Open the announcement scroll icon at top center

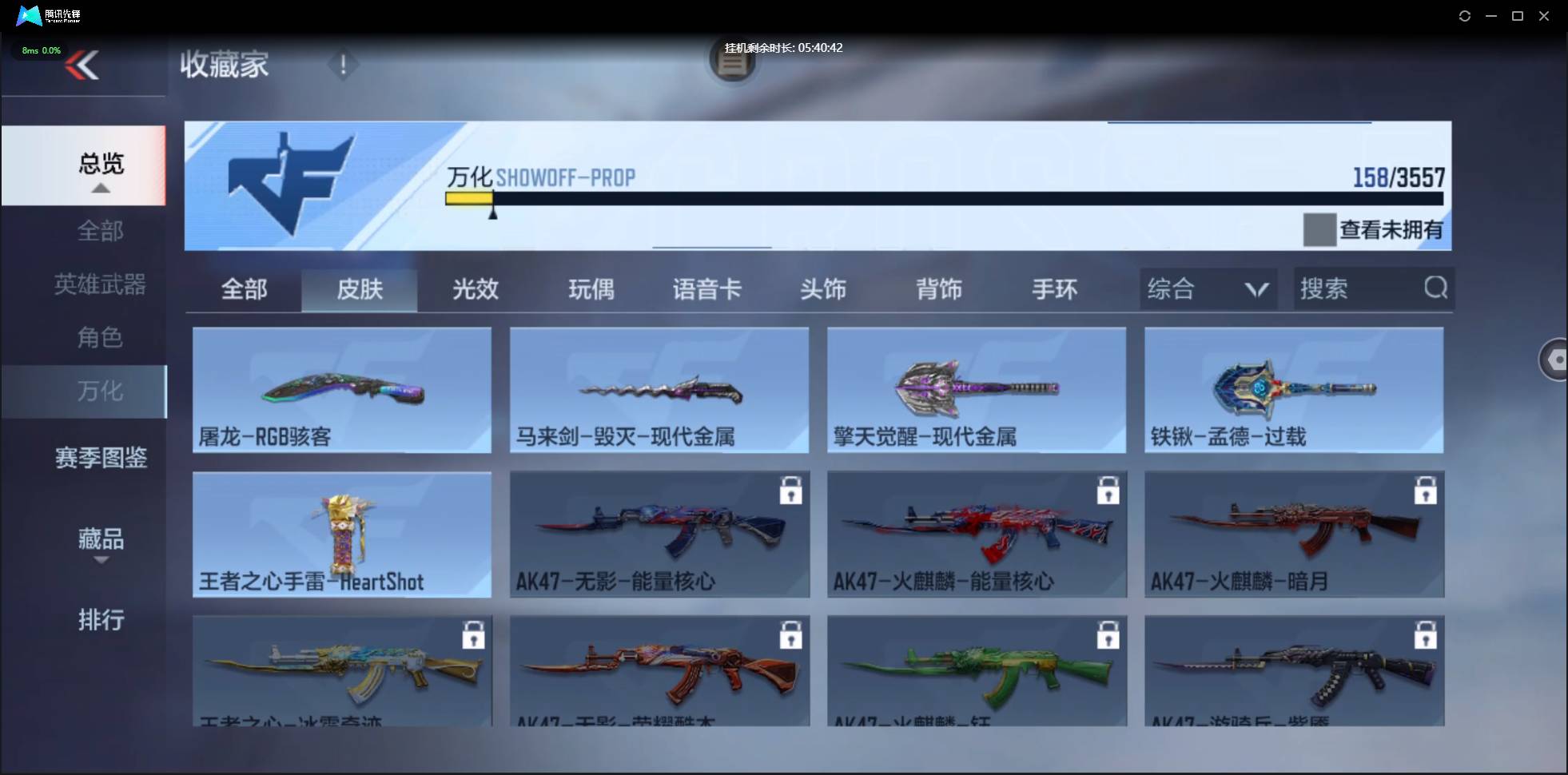(x=732, y=62)
